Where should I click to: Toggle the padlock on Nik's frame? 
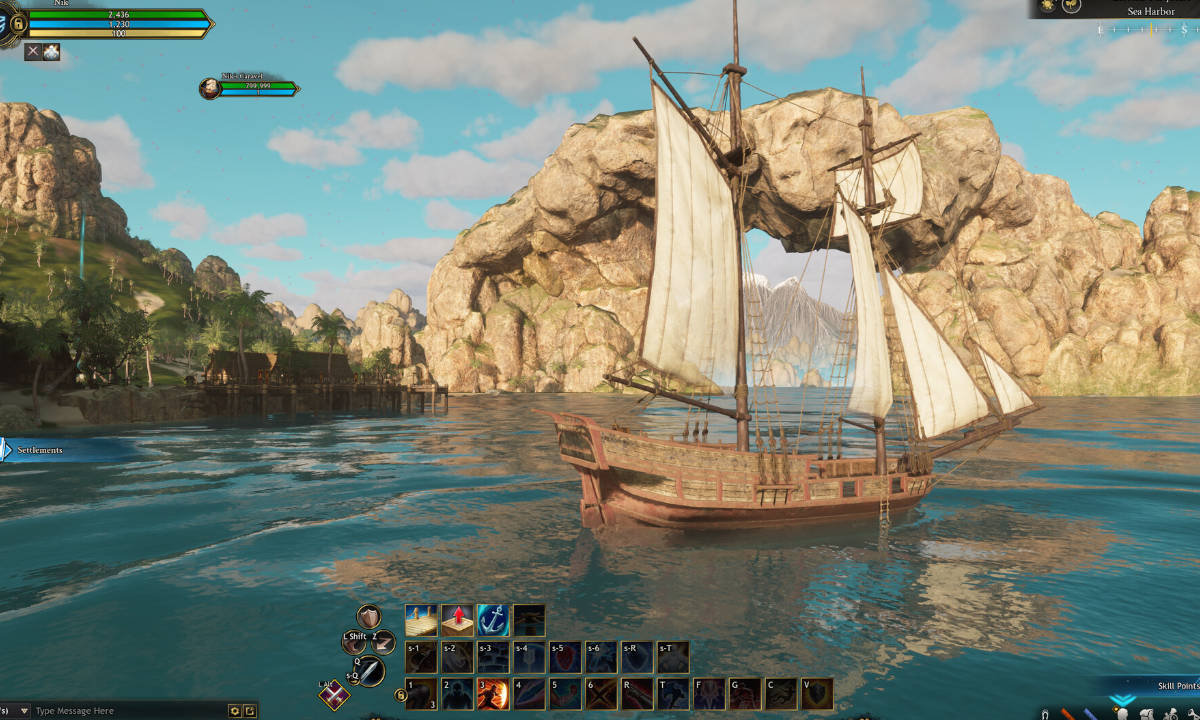pyautogui.click(x=17, y=22)
